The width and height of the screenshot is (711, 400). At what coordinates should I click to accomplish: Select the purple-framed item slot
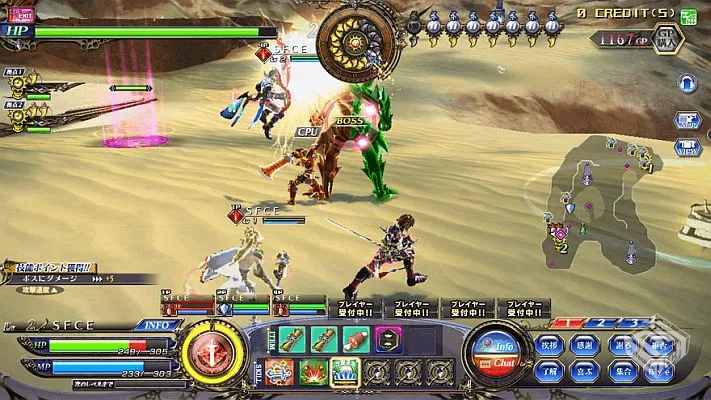coord(389,339)
